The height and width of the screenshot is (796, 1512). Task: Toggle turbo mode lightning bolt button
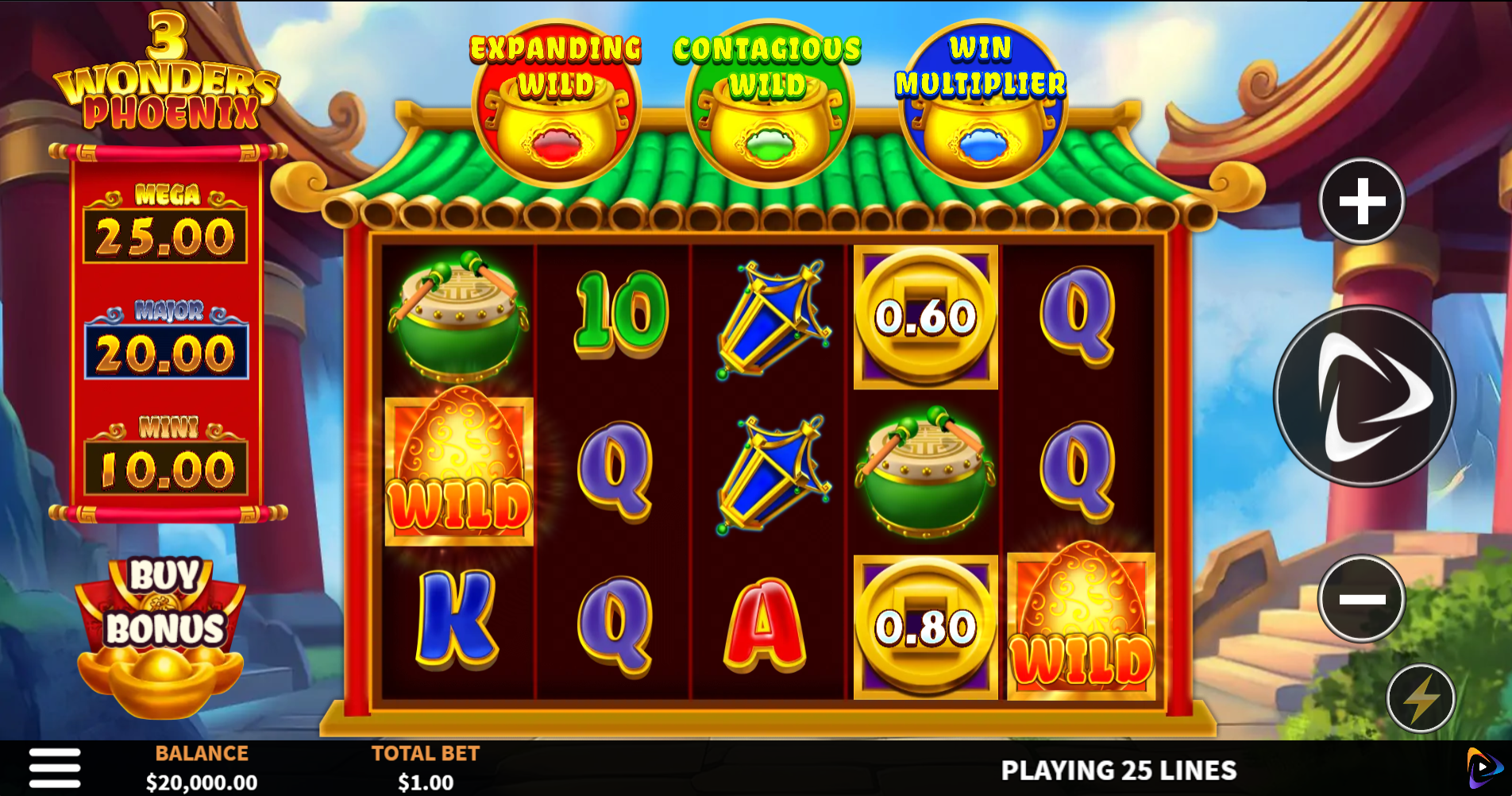coord(1421,698)
